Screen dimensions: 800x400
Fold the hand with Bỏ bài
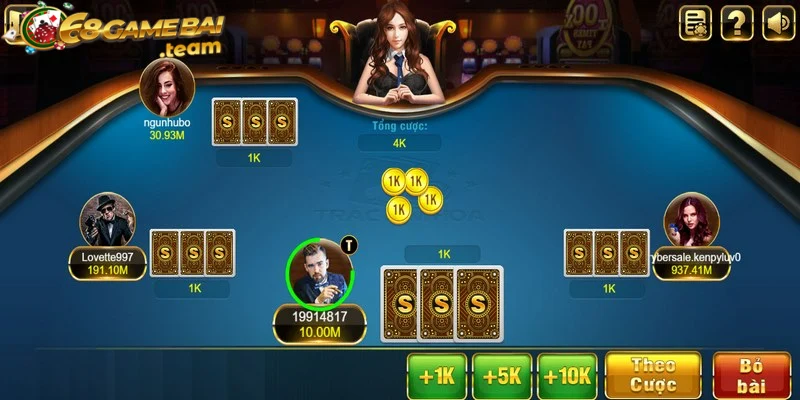click(x=751, y=376)
